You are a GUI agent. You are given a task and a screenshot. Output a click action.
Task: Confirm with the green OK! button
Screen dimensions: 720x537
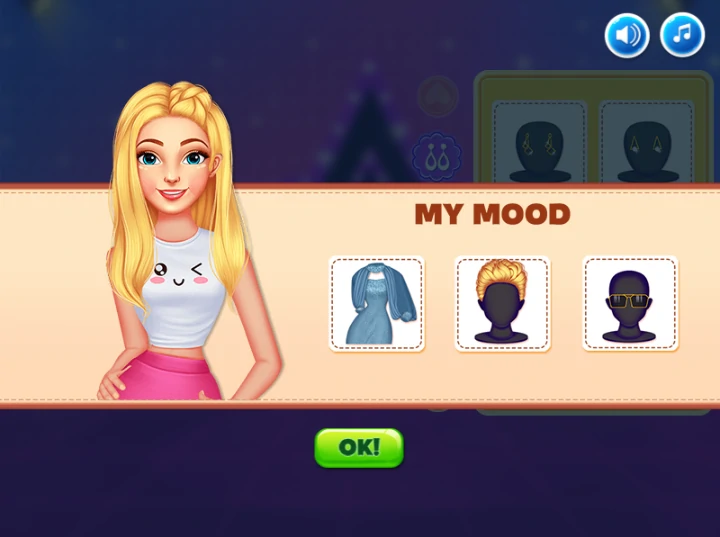point(359,448)
